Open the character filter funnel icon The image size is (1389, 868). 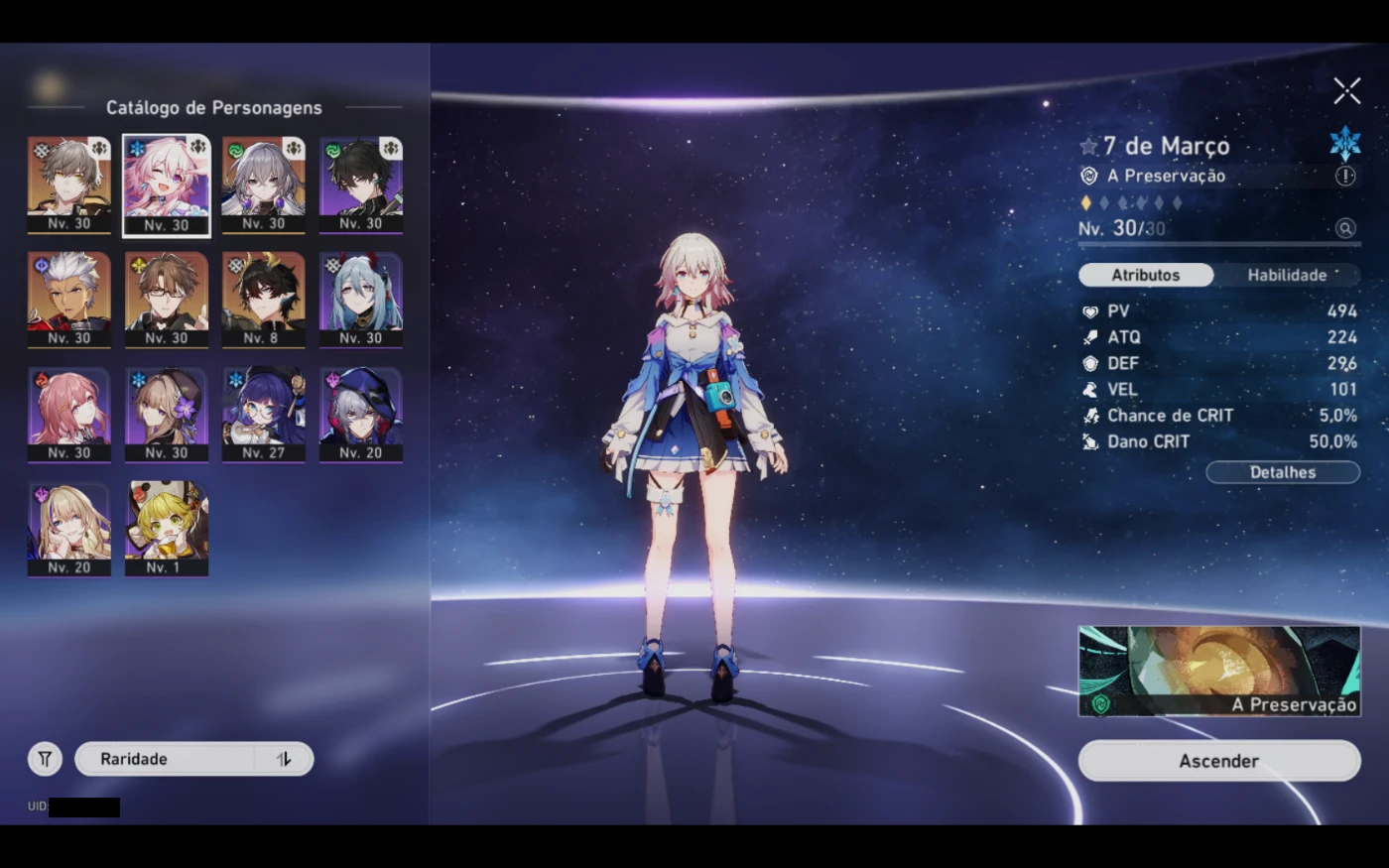pos(45,759)
